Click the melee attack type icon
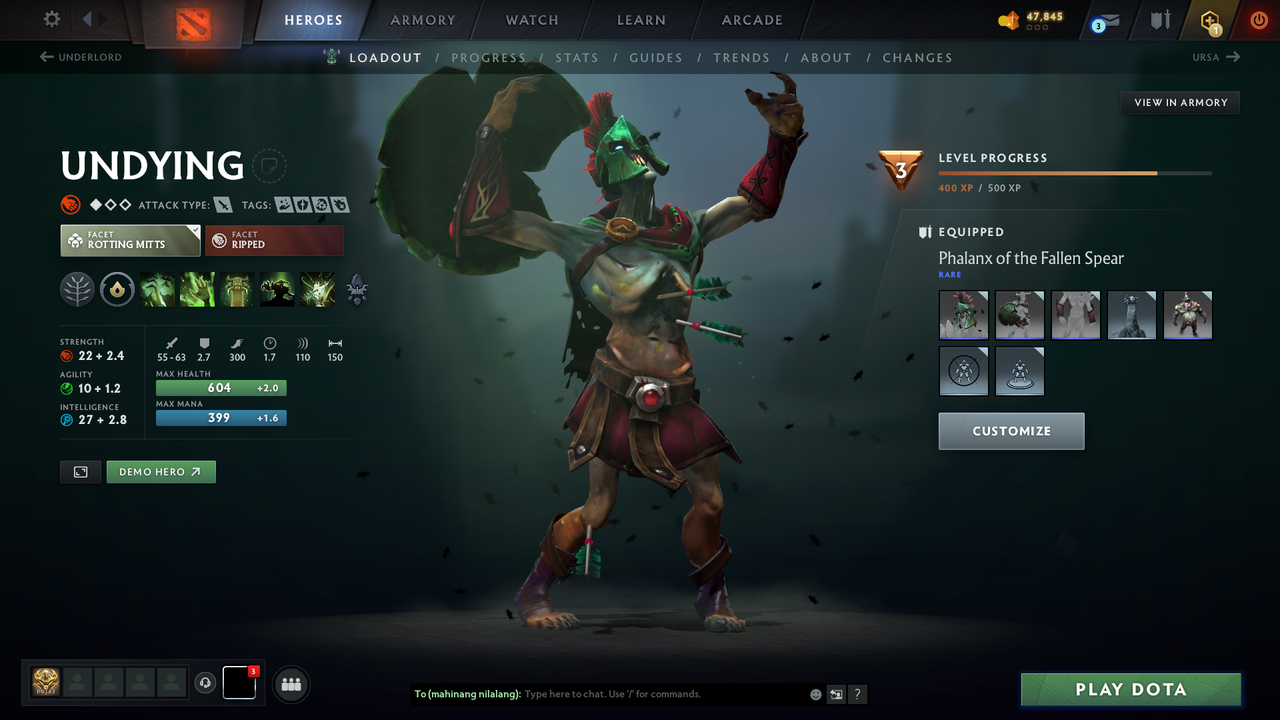This screenshot has width=1280, height=720. 221,204
